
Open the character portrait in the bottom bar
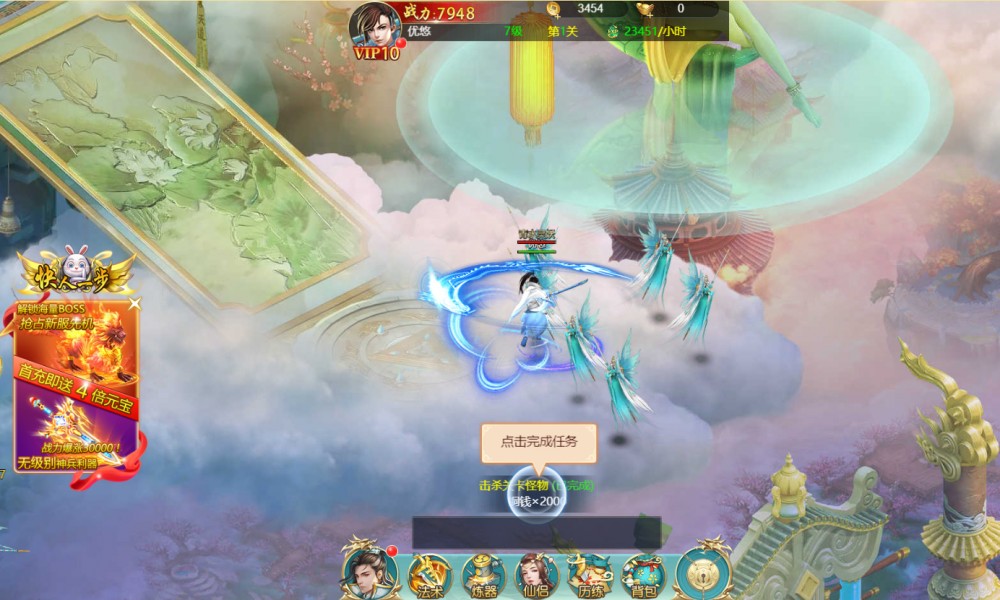coord(369,572)
